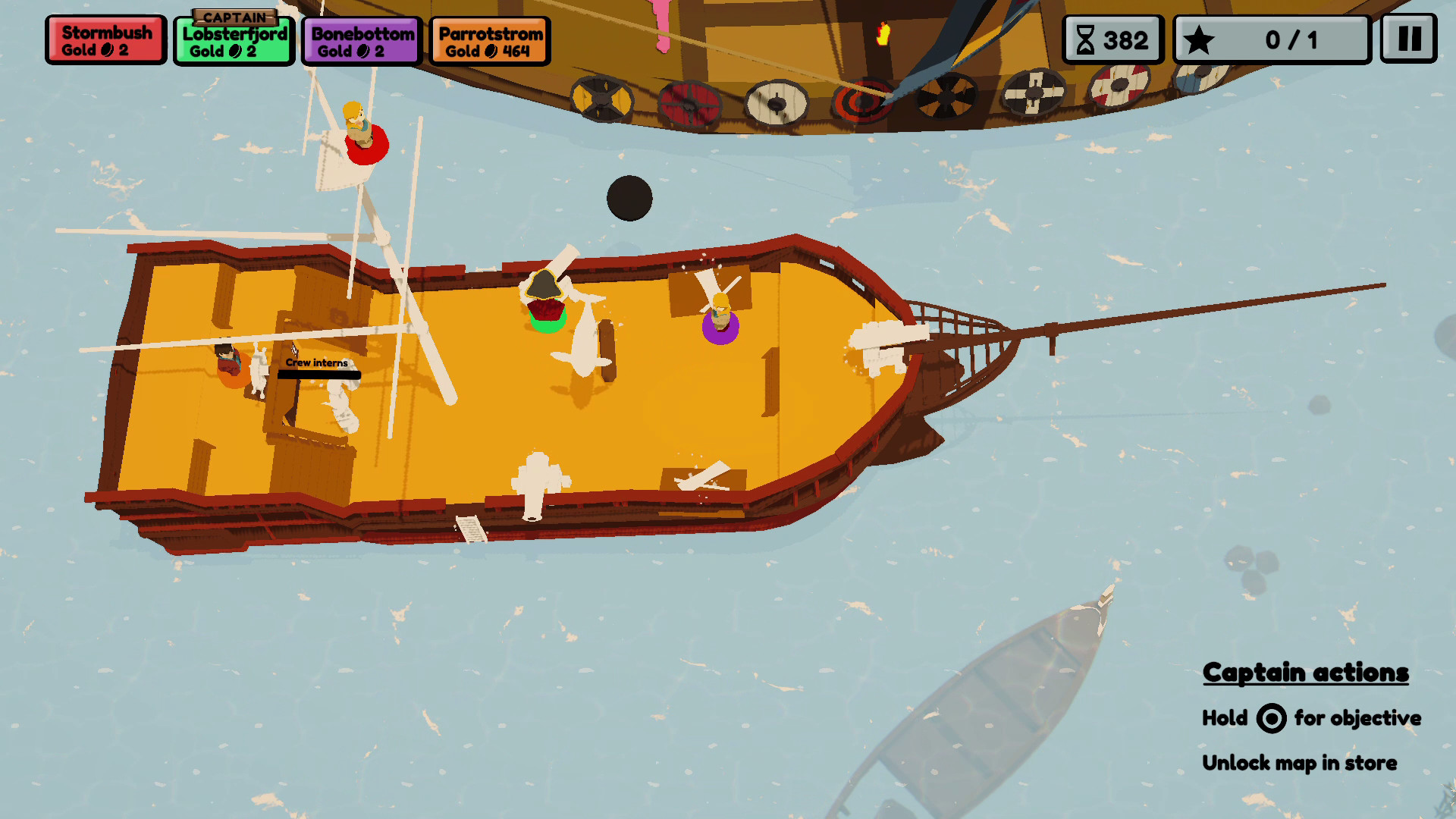Click the 'Captain actions' heading

(x=1306, y=672)
